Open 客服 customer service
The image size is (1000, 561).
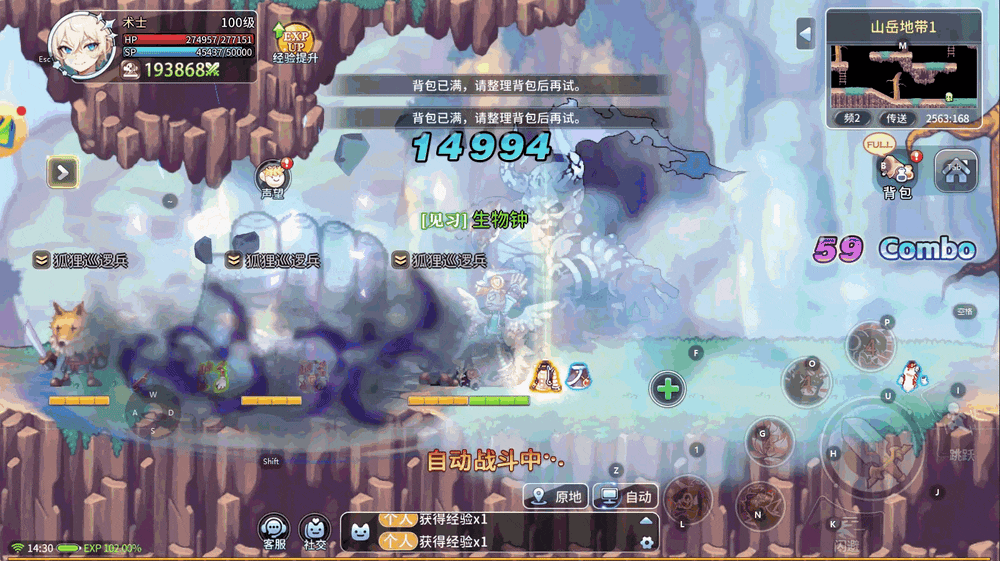click(275, 532)
